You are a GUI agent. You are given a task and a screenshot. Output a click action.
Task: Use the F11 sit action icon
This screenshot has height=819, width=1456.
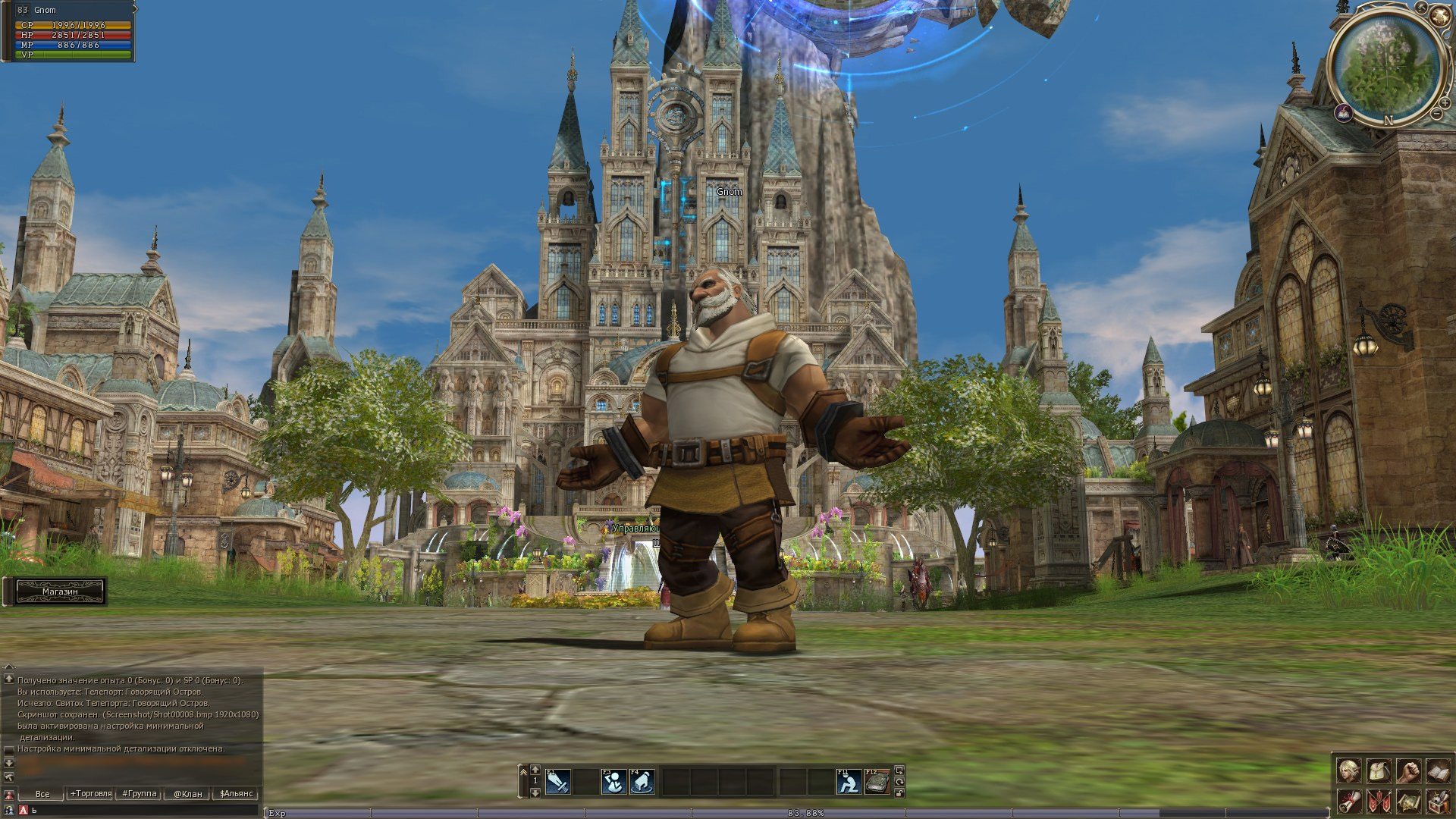click(849, 782)
